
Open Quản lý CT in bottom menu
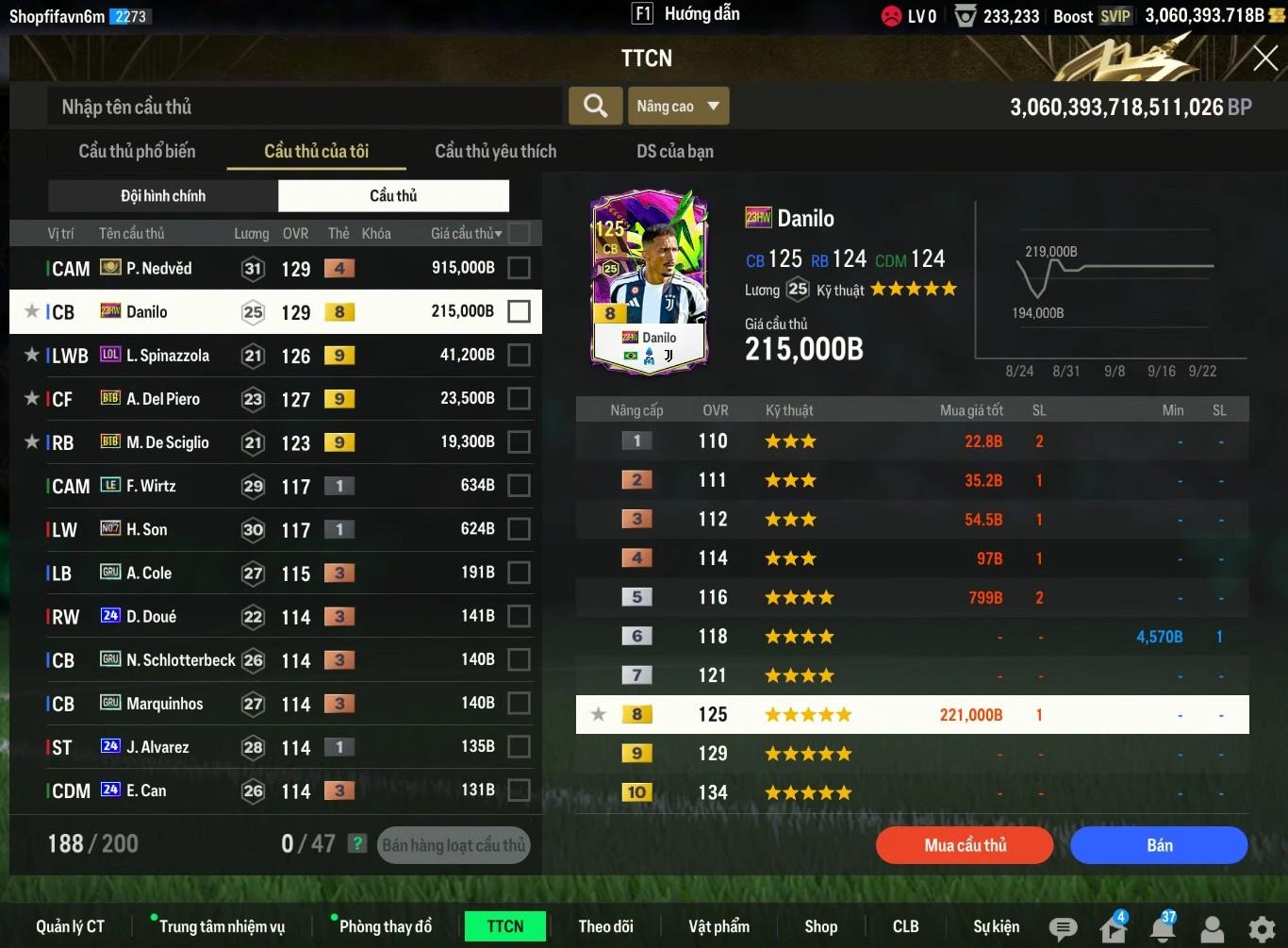click(x=70, y=926)
